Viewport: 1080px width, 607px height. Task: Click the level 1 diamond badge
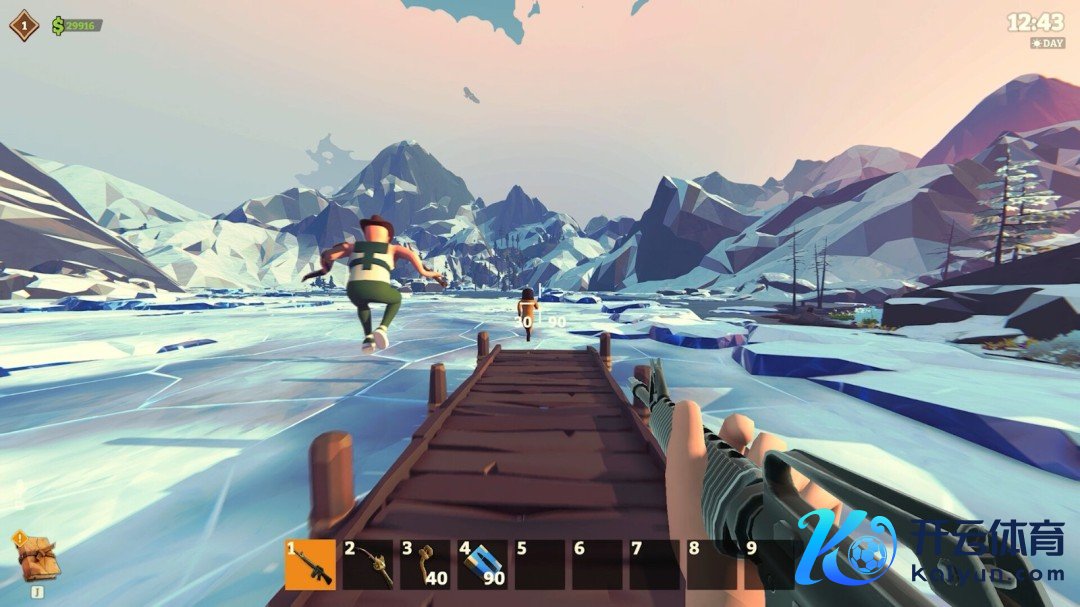24,24
